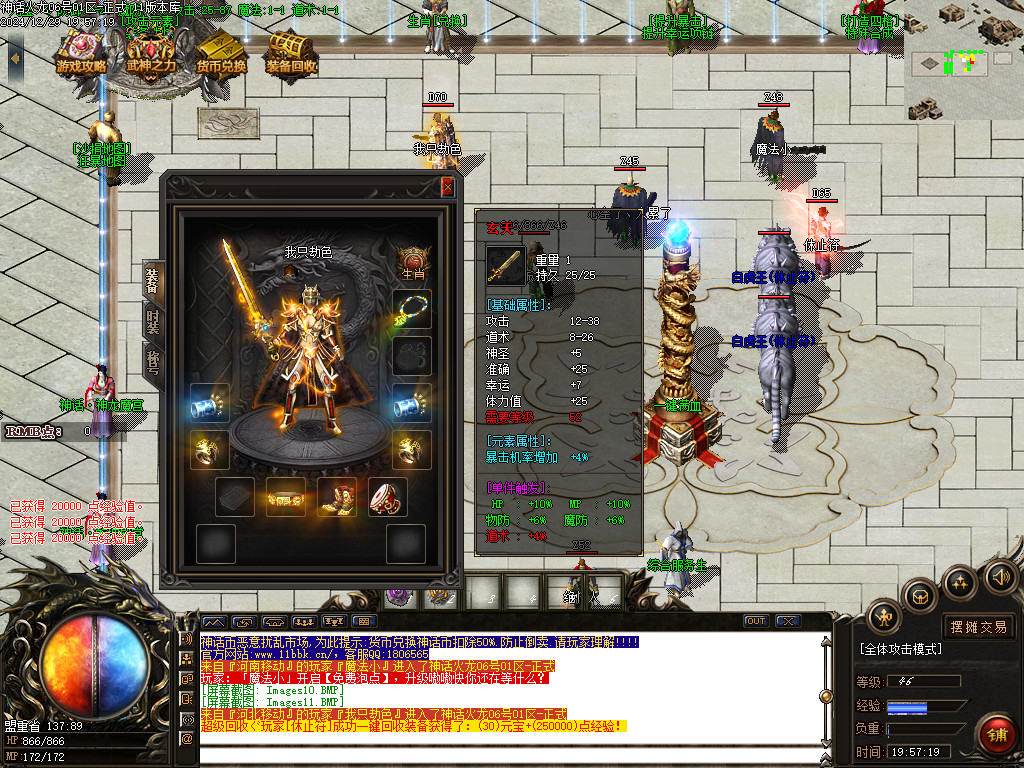The height and width of the screenshot is (768, 1024).
Task: Switch to the 时装 costume tab
Action: point(153,322)
